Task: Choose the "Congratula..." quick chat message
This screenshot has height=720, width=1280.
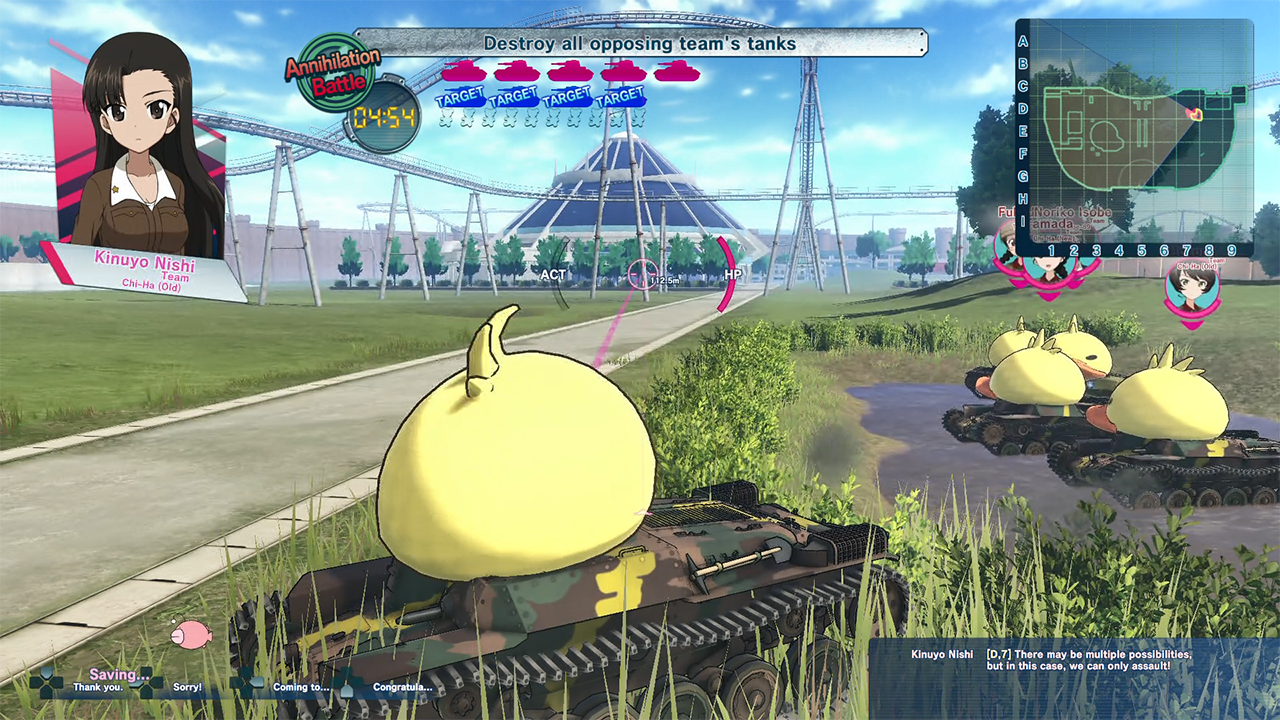Action: [402, 687]
